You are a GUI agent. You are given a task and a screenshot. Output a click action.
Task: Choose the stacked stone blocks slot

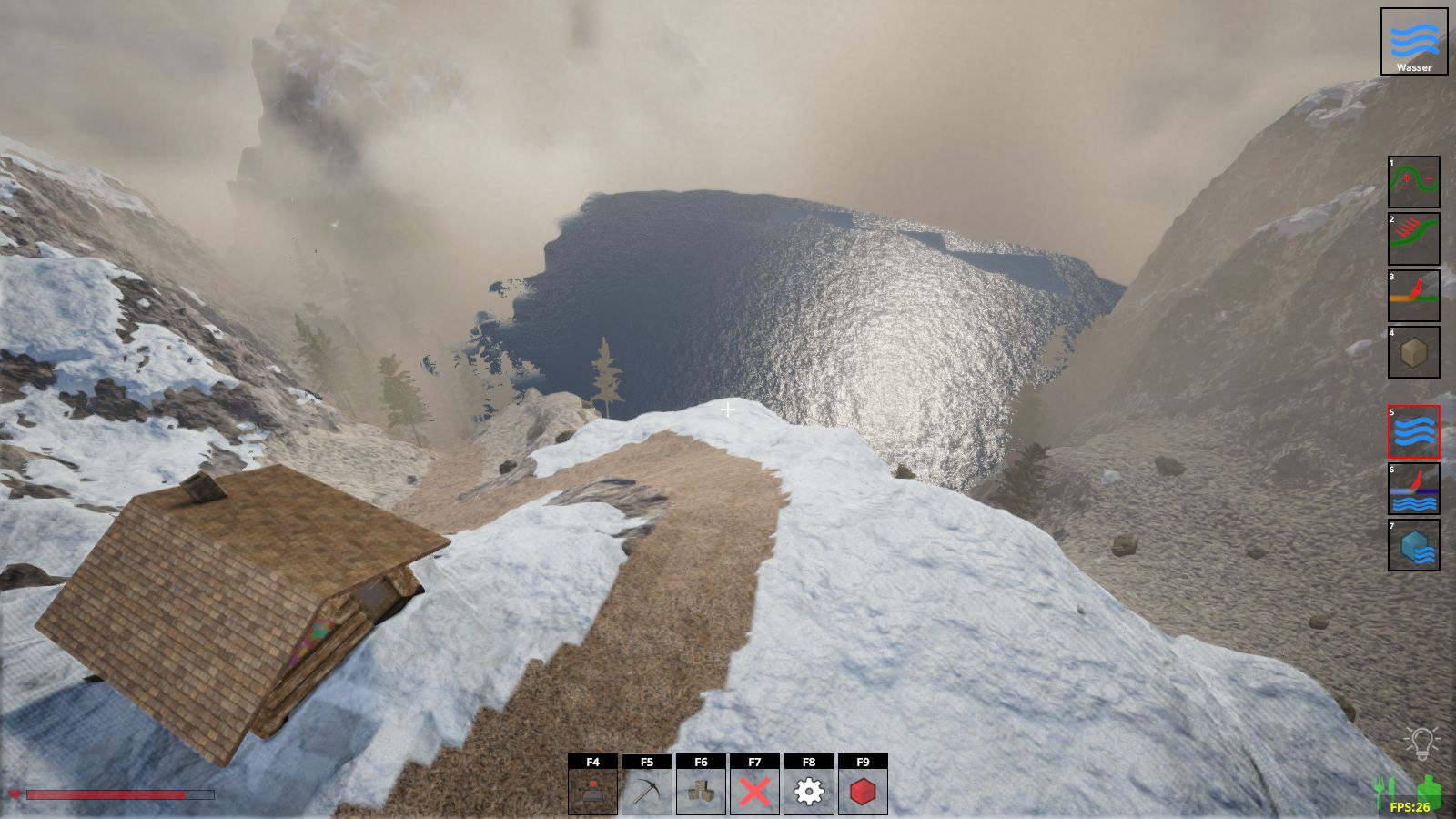coord(701,792)
